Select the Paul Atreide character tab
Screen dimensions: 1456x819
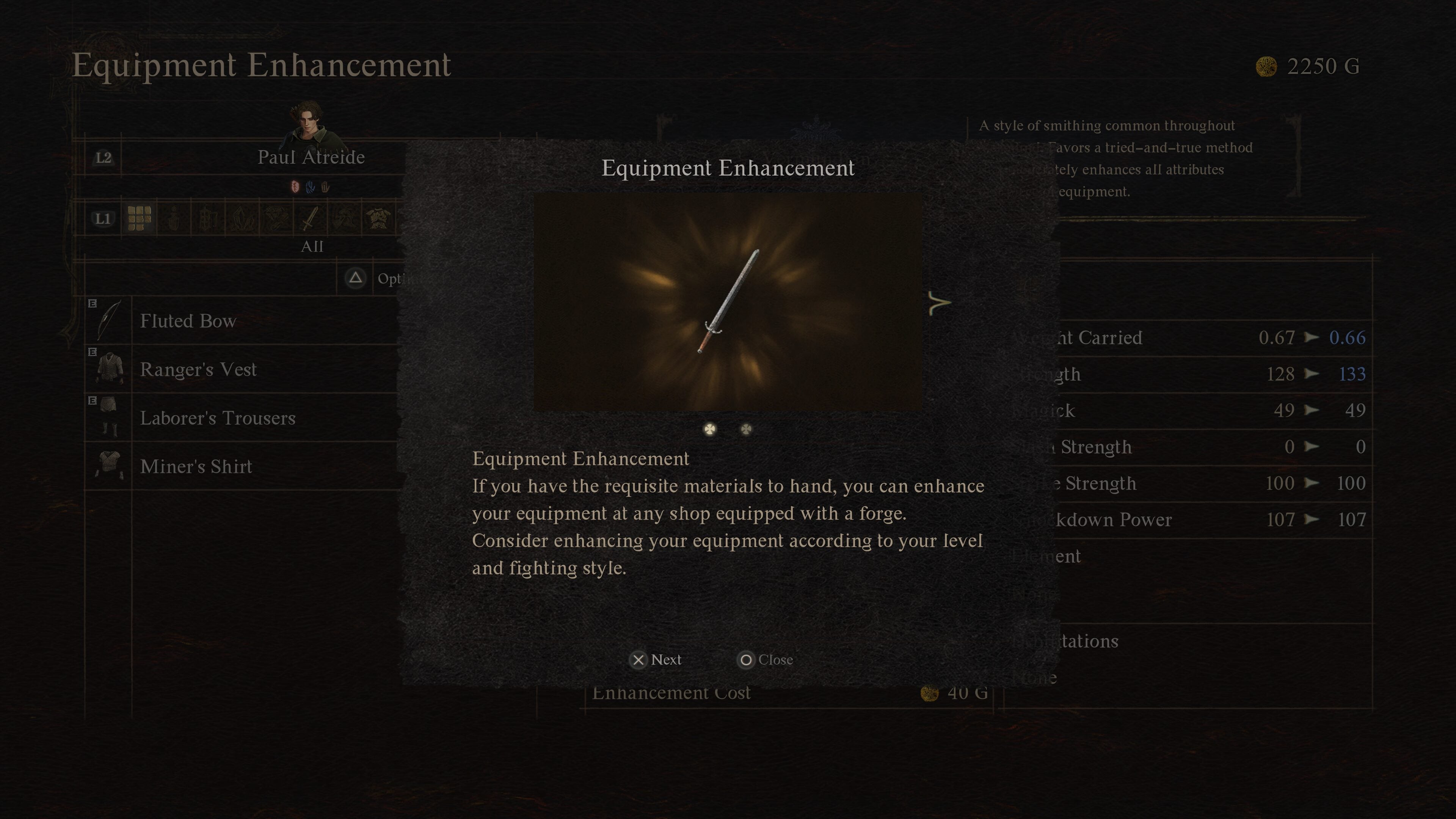coord(311,157)
